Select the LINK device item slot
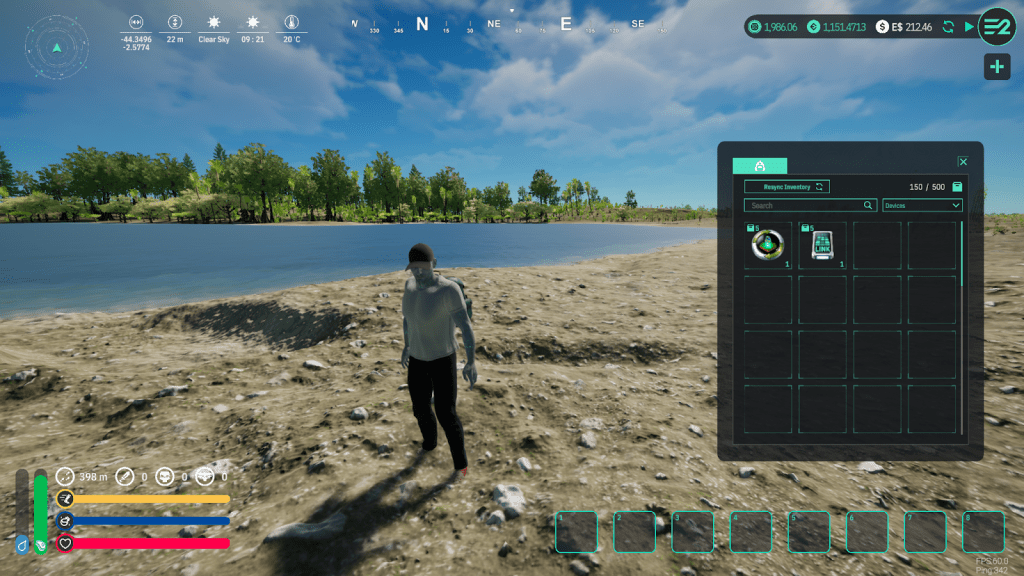Viewport: 1024px width, 576px height. [822, 246]
